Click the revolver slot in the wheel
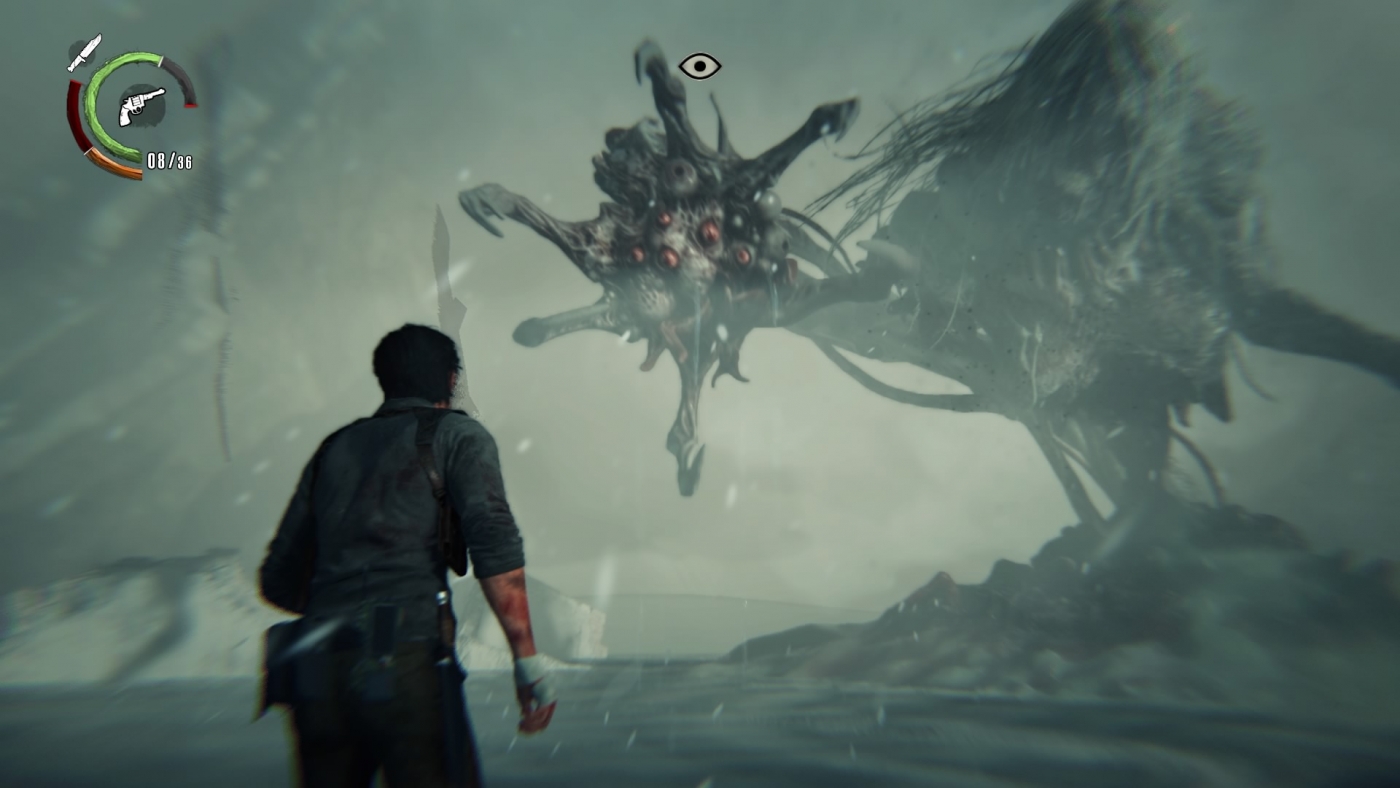Screen dimensions: 1400x788 click(141, 107)
